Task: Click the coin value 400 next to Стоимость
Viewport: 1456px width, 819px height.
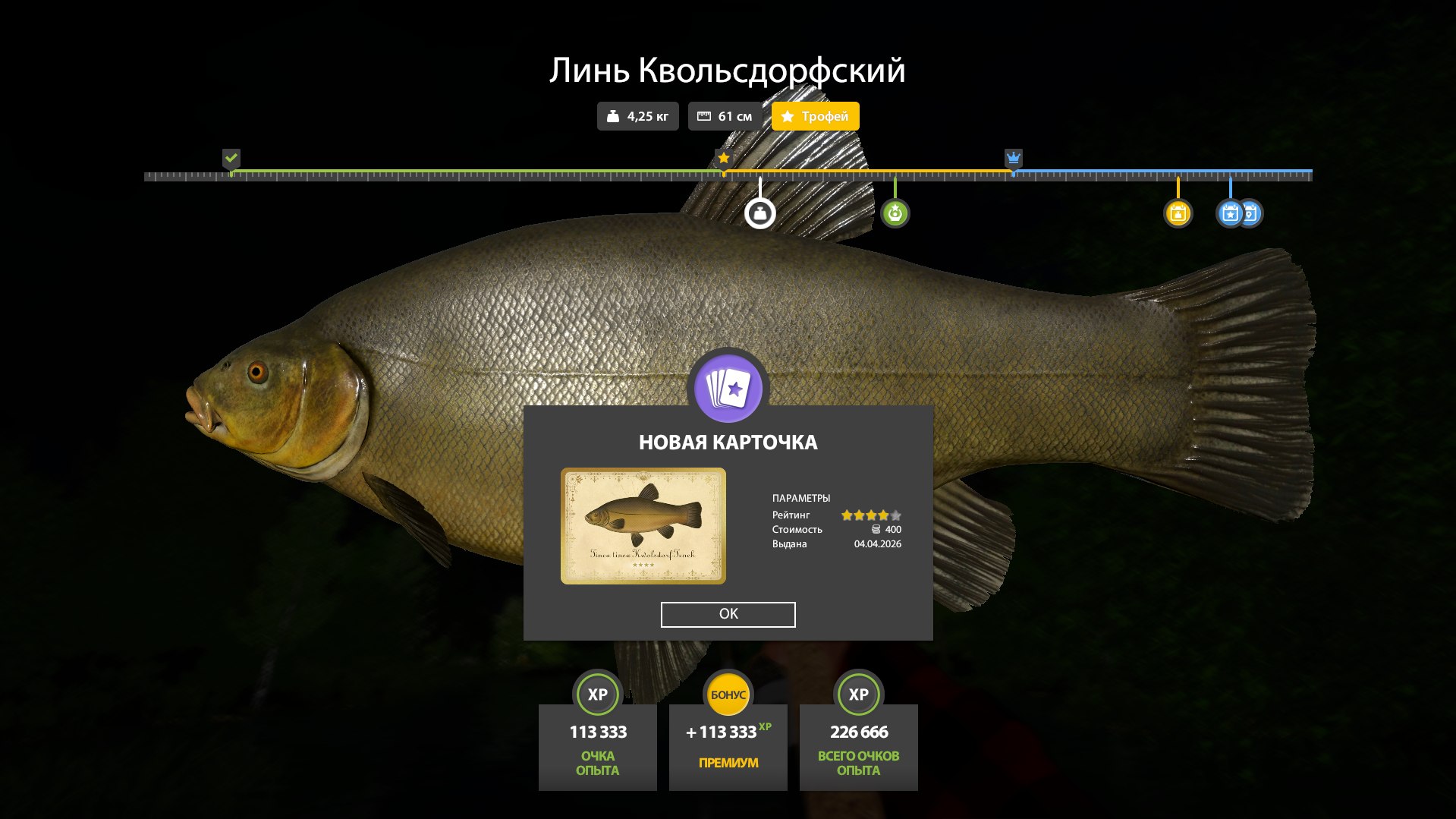Action: tap(892, 529)
